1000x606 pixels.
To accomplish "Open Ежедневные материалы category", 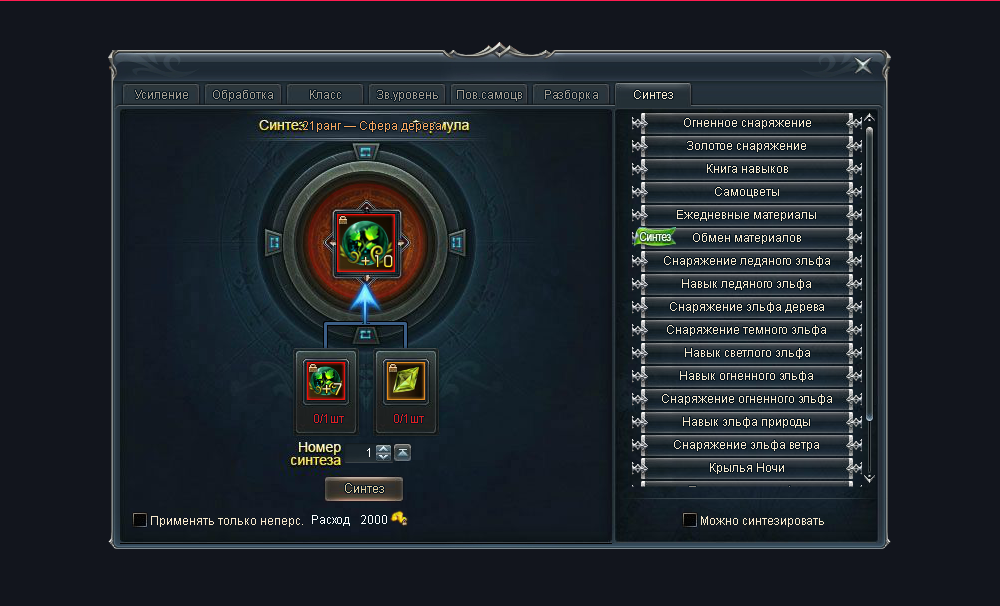I will click(747, 215).
